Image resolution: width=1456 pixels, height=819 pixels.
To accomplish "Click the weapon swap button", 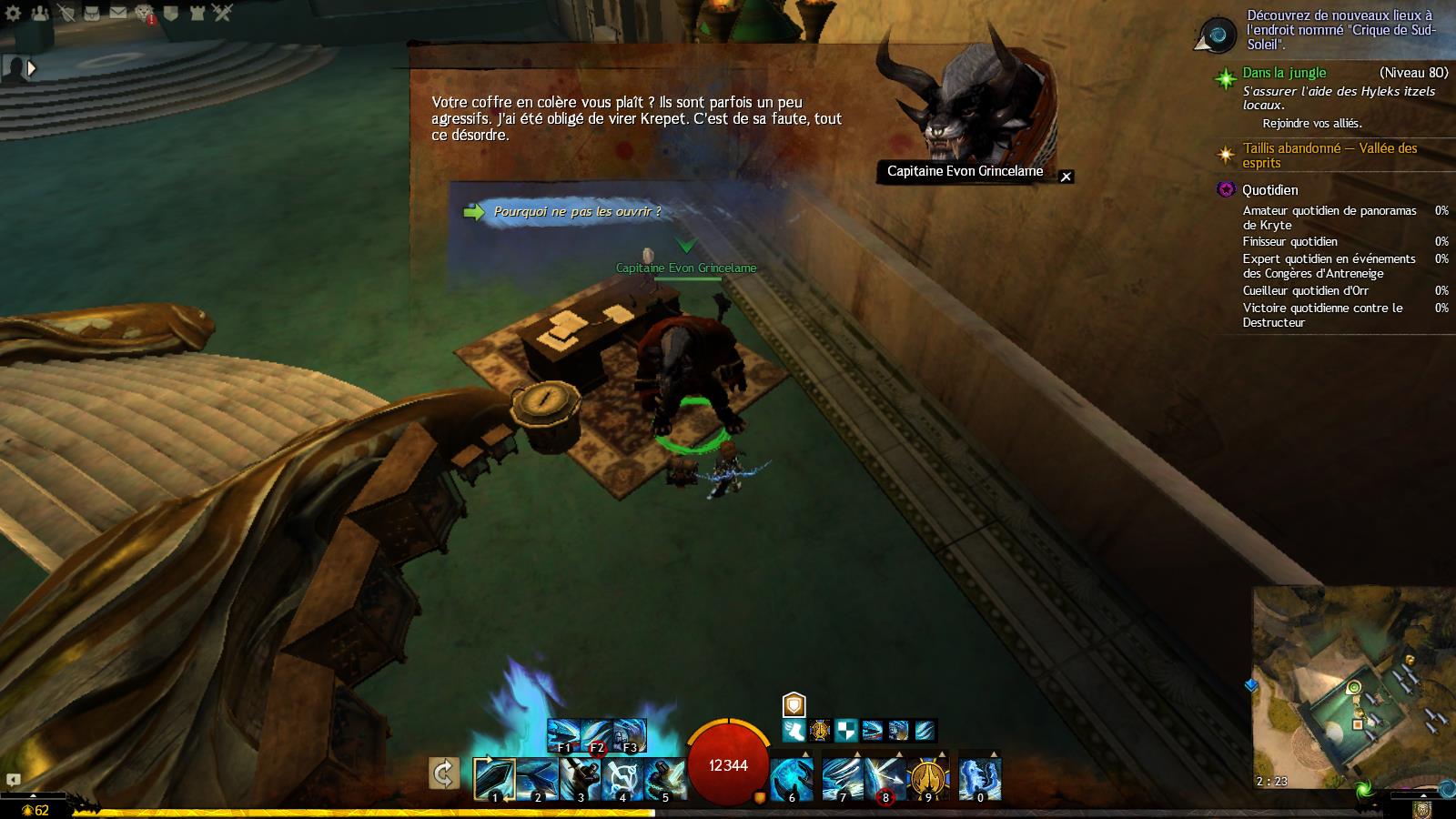I will tap(444, 774).
